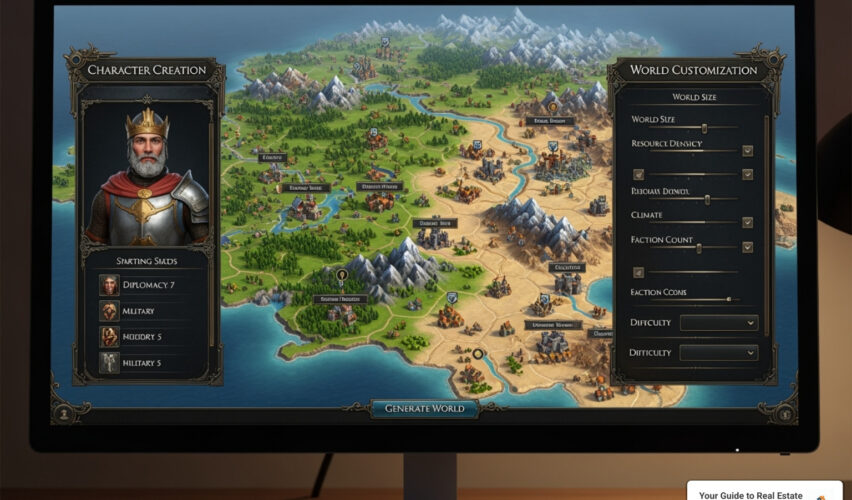Image resolution: width=852 pixels, height=500 pixels.
Task: Click the Generate World button
Action: coord(424,408)
